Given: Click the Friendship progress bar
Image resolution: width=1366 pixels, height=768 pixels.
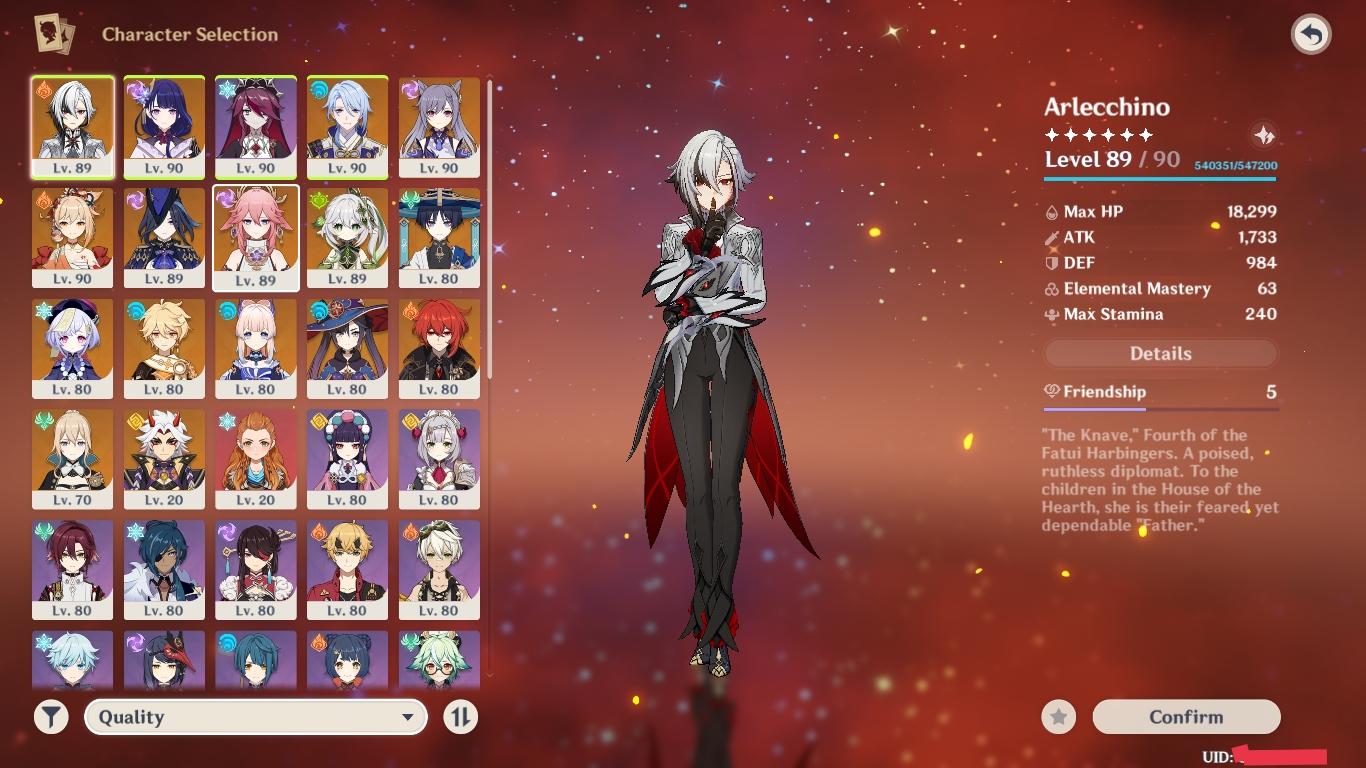Looking at the screenshot, I should click(x=1160, y=407).
